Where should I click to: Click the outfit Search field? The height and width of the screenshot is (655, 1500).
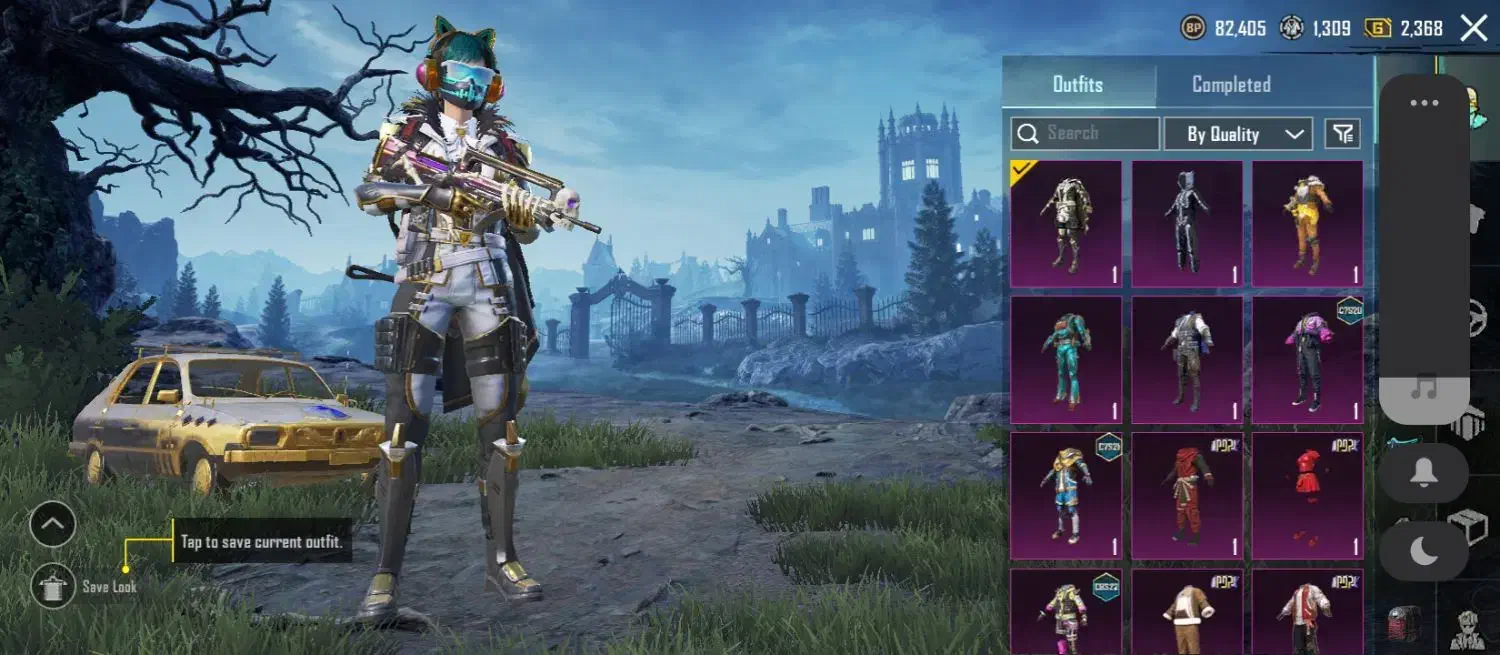point(1086,133)
